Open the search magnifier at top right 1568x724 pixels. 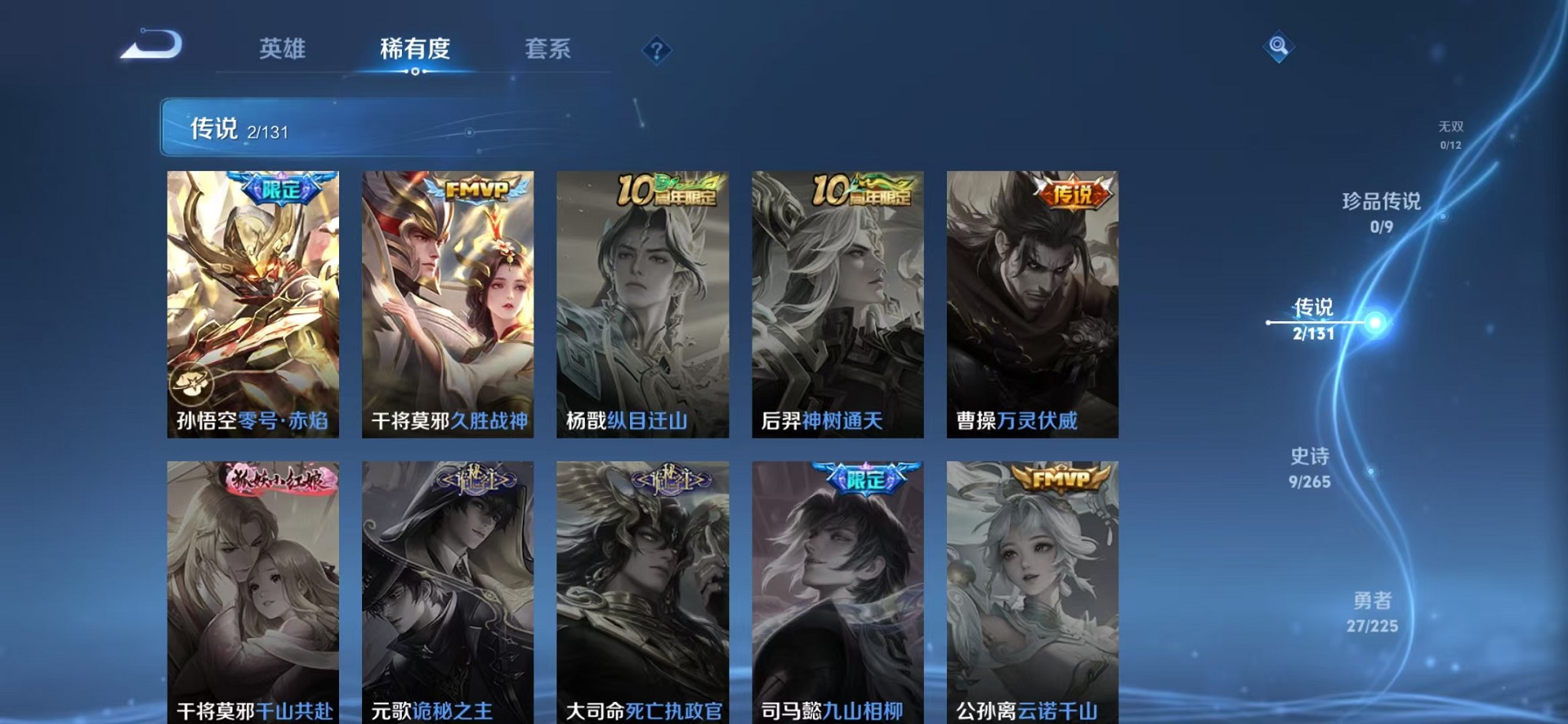pos(1279,47)
